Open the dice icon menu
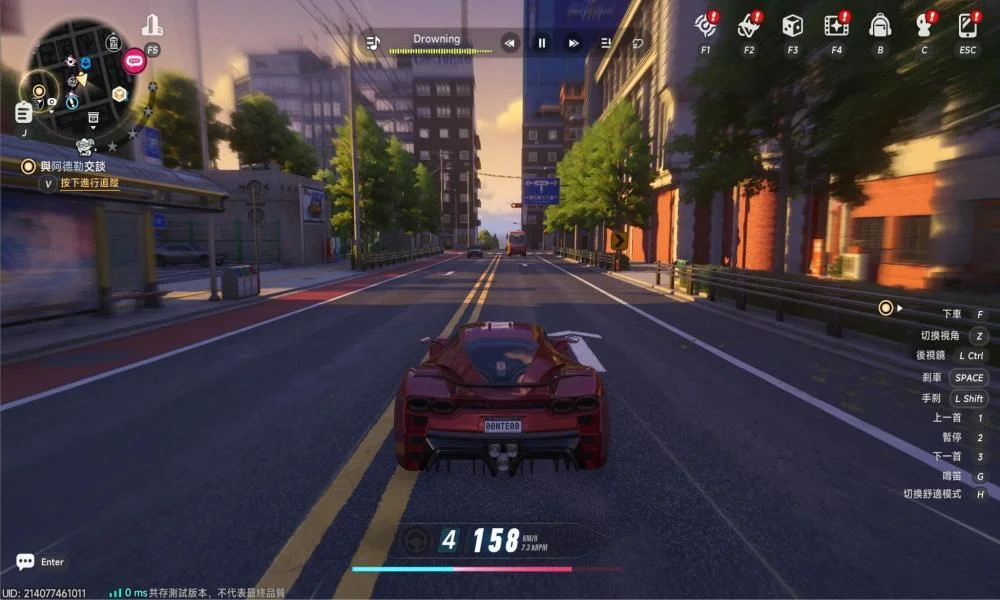The width and height of the screenshot is (1000, 600). 792,26
